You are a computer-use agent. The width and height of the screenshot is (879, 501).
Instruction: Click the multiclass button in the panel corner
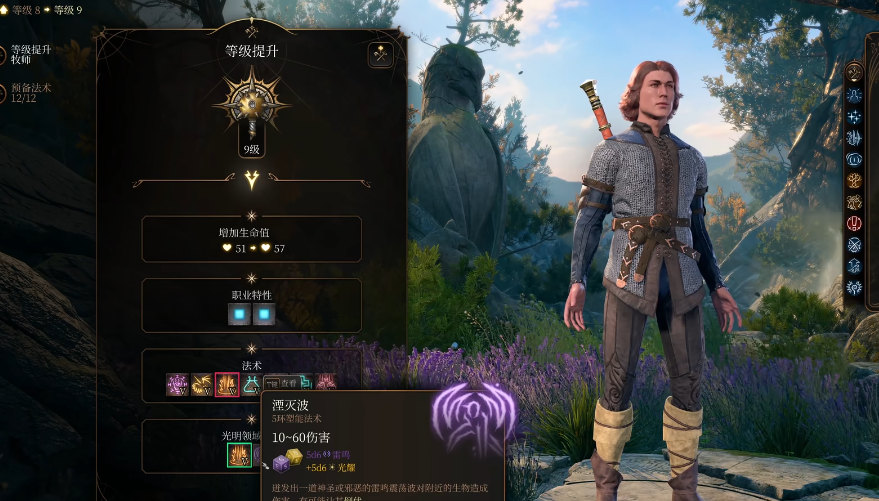[380, 55]
